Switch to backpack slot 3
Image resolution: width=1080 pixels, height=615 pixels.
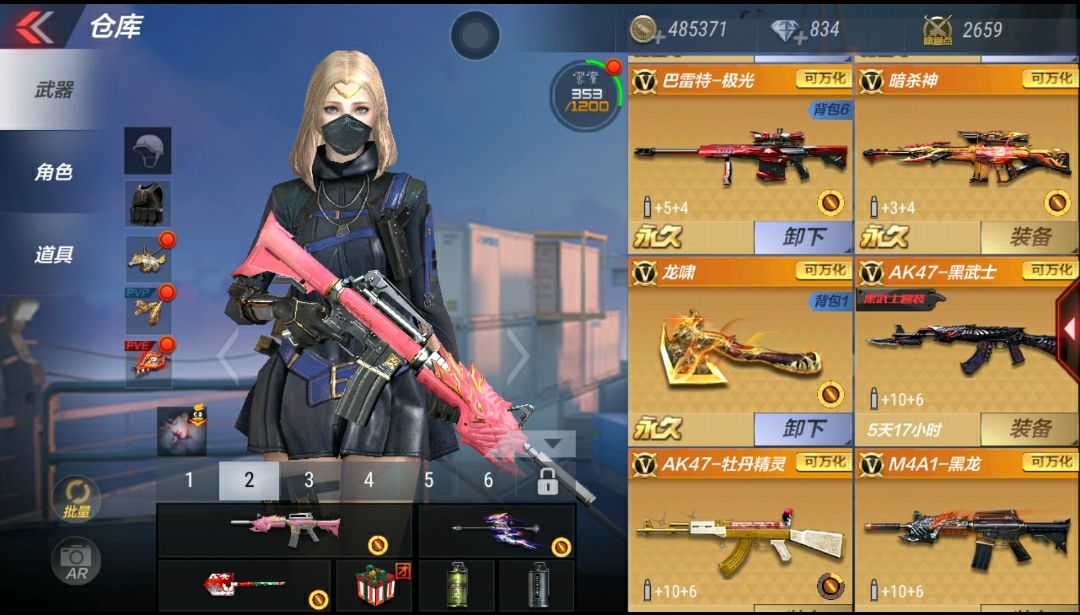click(309, 480)
